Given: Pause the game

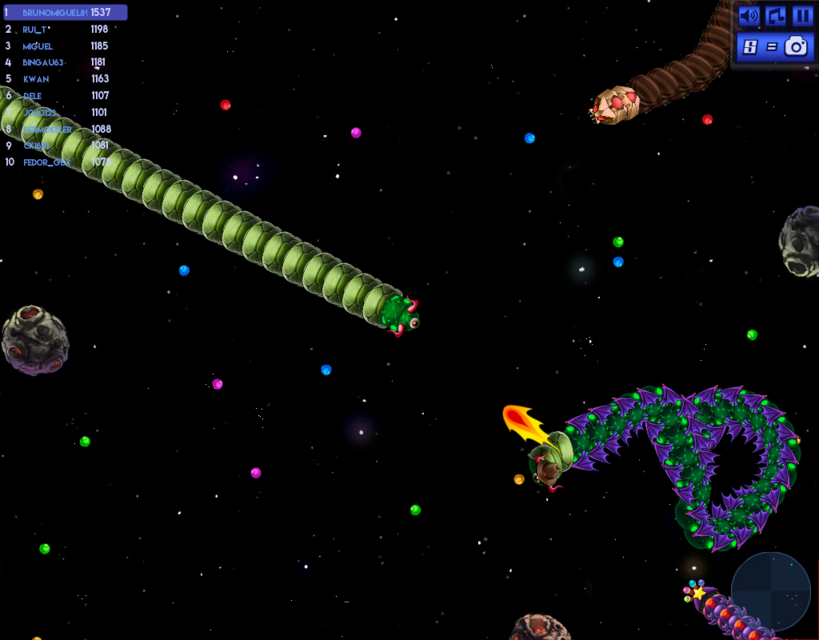Looking at the screenshot, I should [803, 16].
